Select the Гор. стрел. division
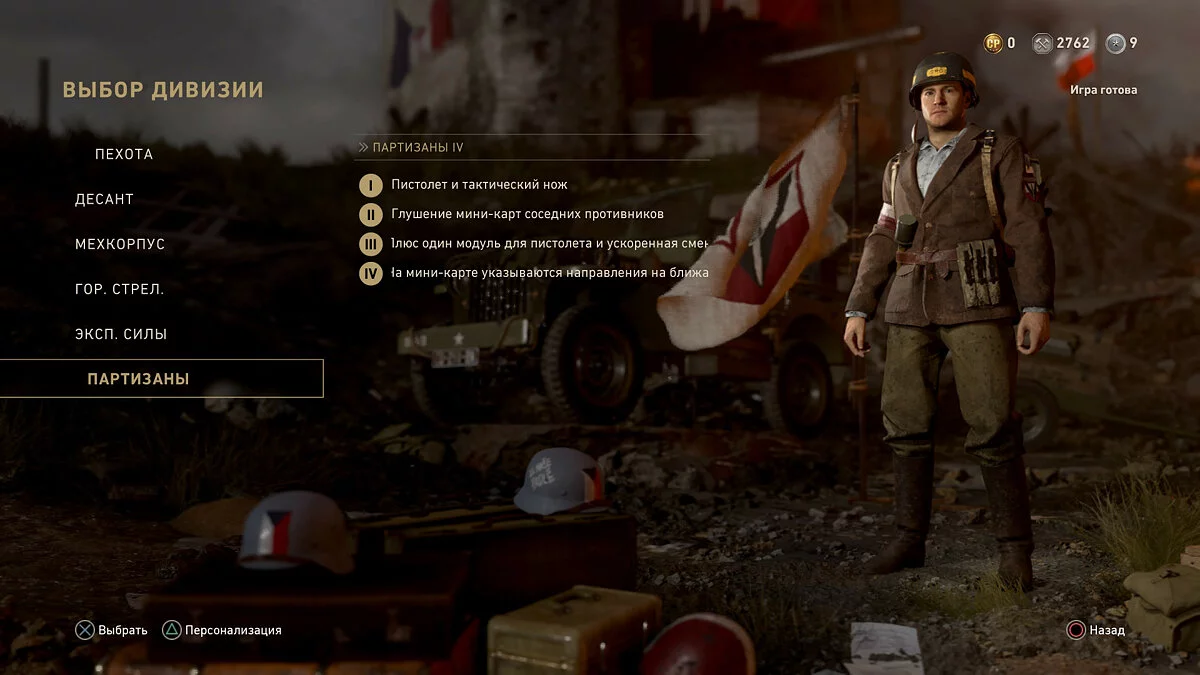Image resolution: width=1200 pixels, height=675 pixels. click(x=119, y=289)
